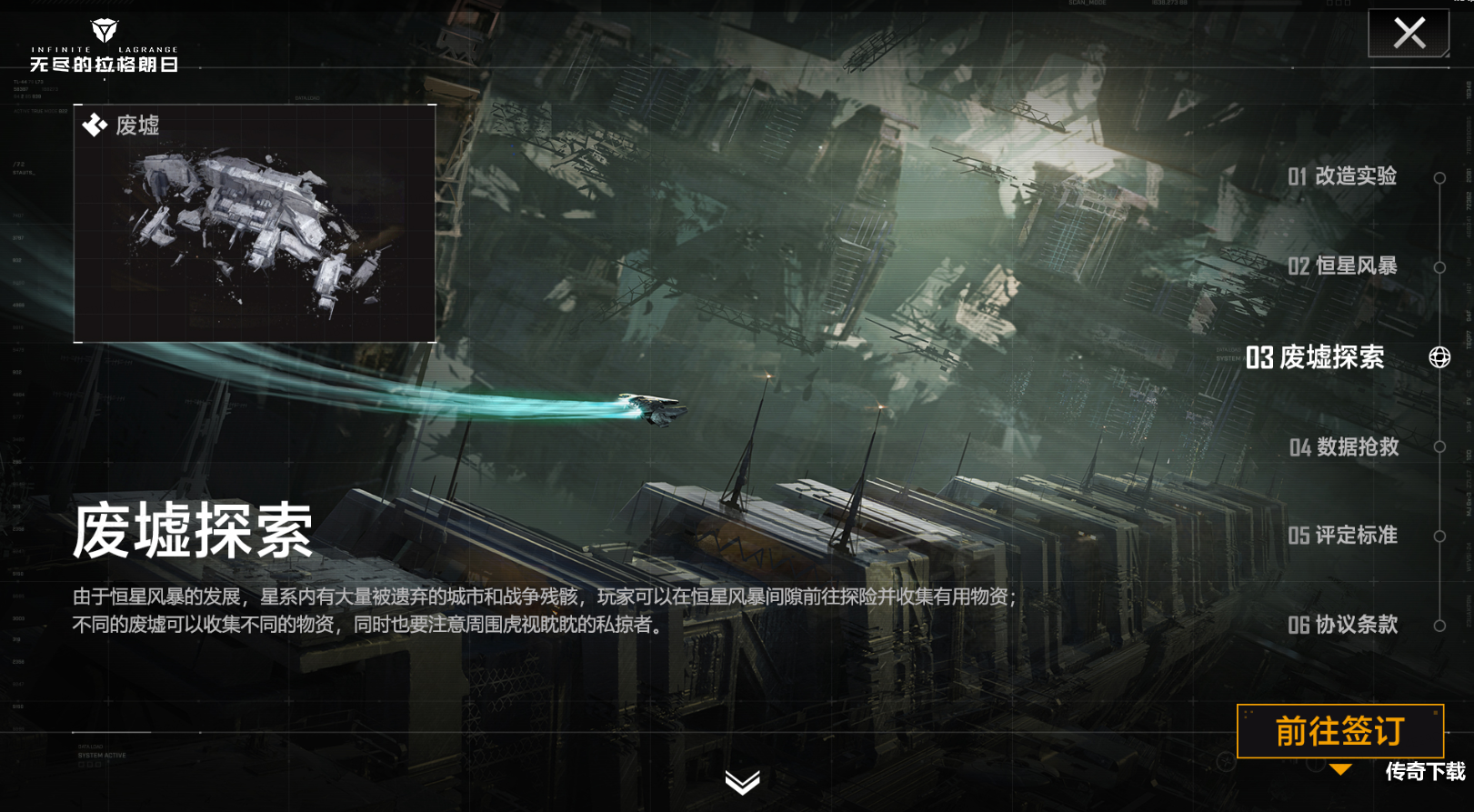Open section 04 数据抢救
Image resolution: width=1474 pixels, height=812 pixels.
click(1343, 446)
